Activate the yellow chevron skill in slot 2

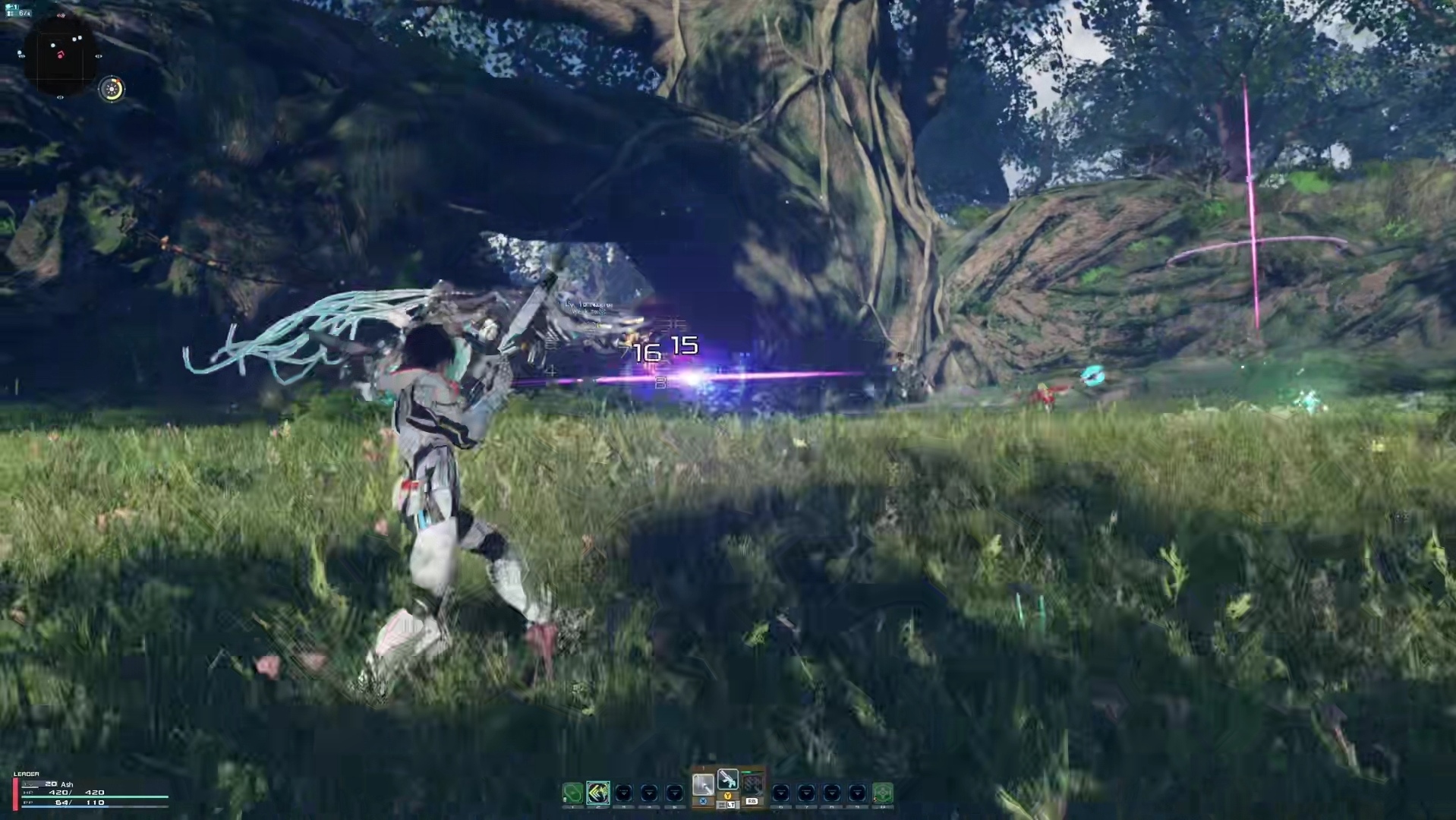[598, 793]
